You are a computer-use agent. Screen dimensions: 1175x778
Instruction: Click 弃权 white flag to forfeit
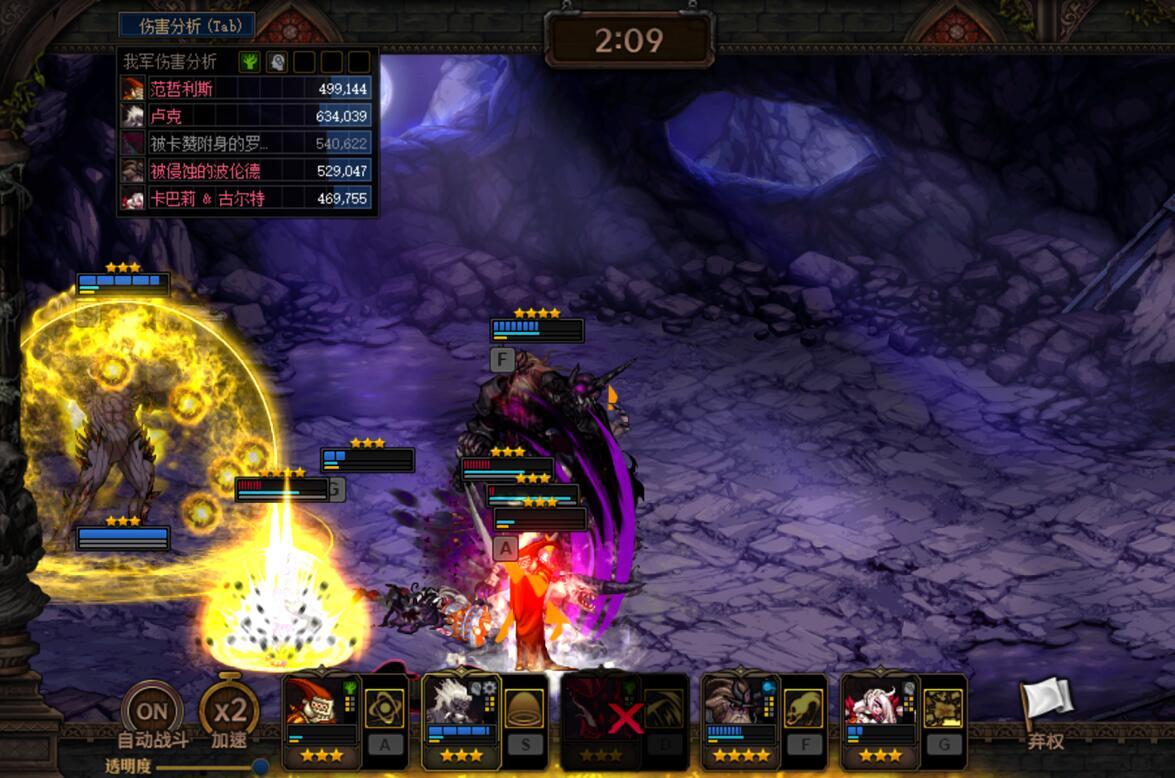click(1045, 708)
